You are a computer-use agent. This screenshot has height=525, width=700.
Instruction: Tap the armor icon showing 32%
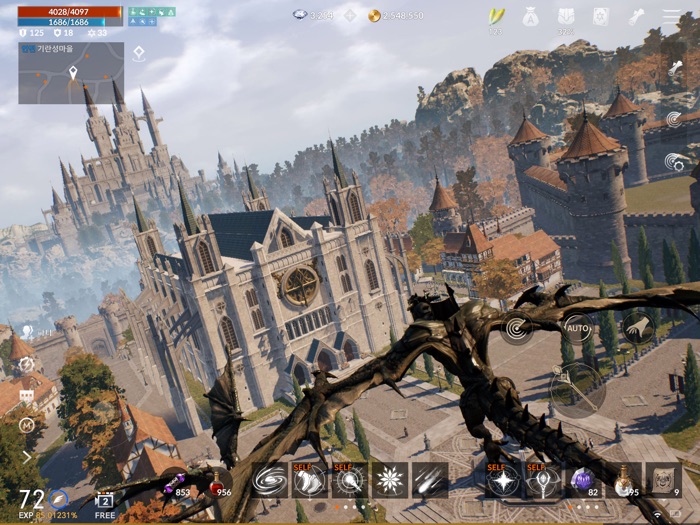tap(566, 17)
